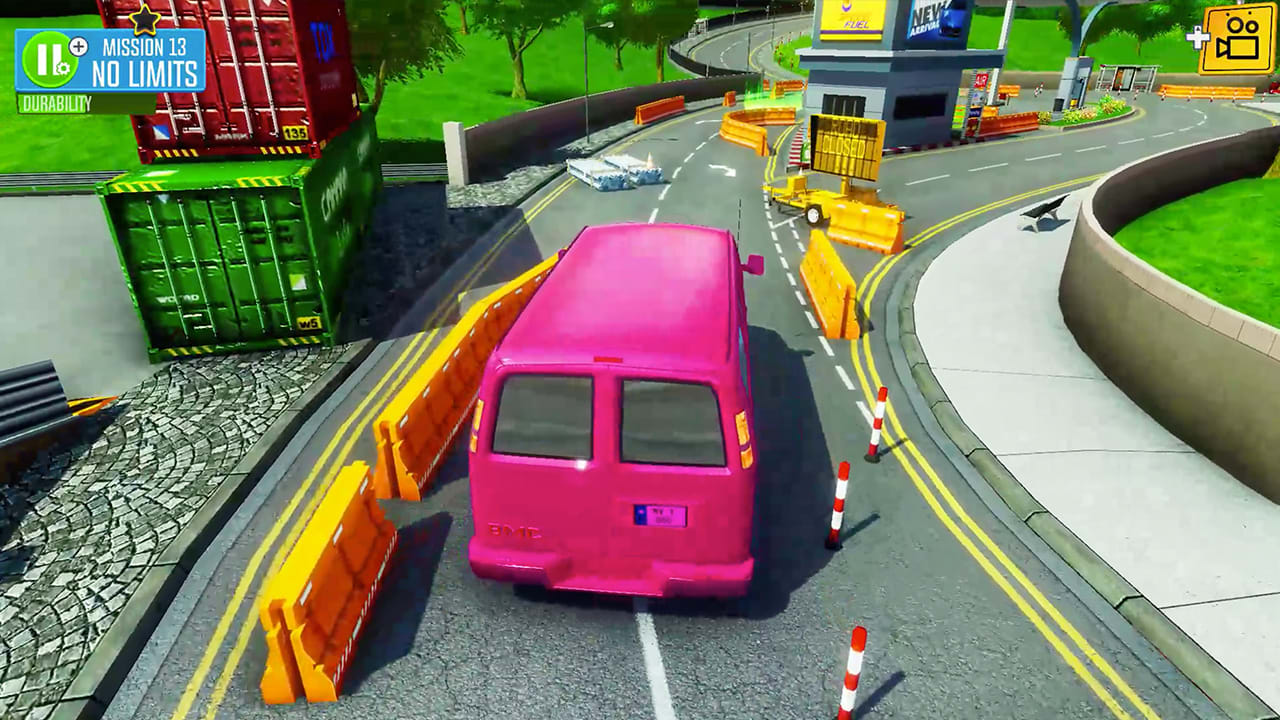1280x720 pixels.
Task: Click the gear symbol on the green button
Action: (x=62, y=67)
